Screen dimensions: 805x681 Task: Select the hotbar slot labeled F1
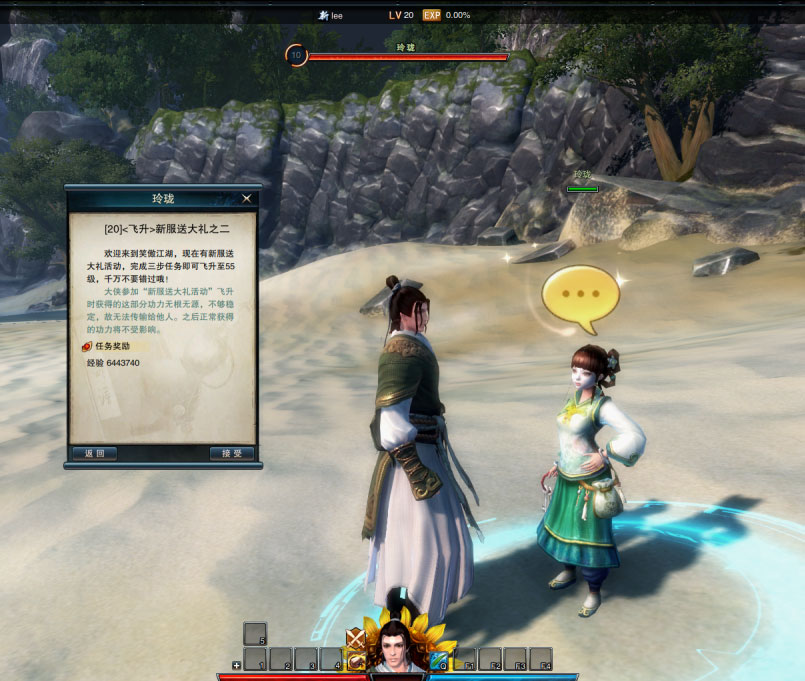pyautogui.click(x=465, y=659)
